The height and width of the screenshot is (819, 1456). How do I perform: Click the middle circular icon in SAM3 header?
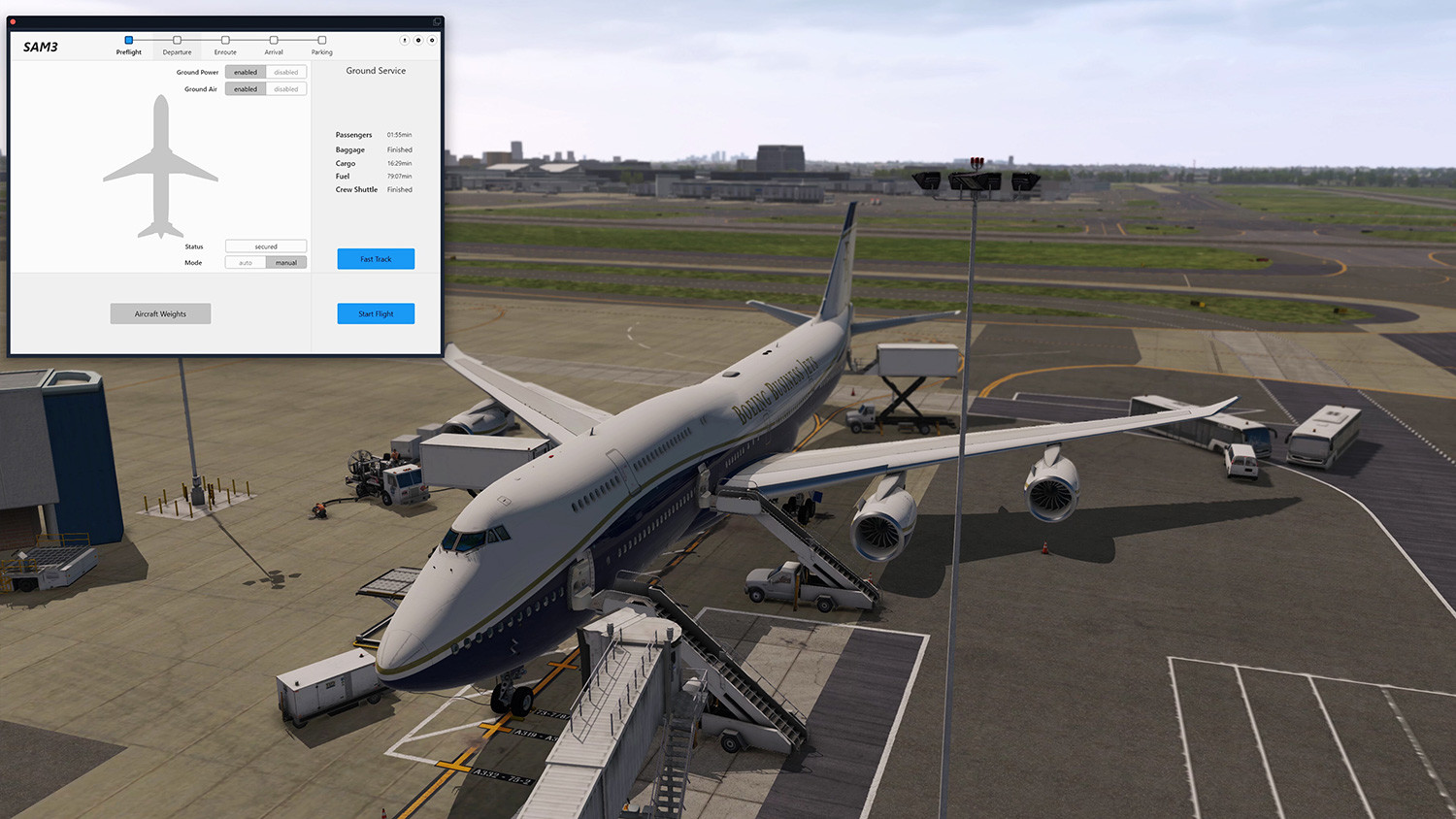(418, 41)
